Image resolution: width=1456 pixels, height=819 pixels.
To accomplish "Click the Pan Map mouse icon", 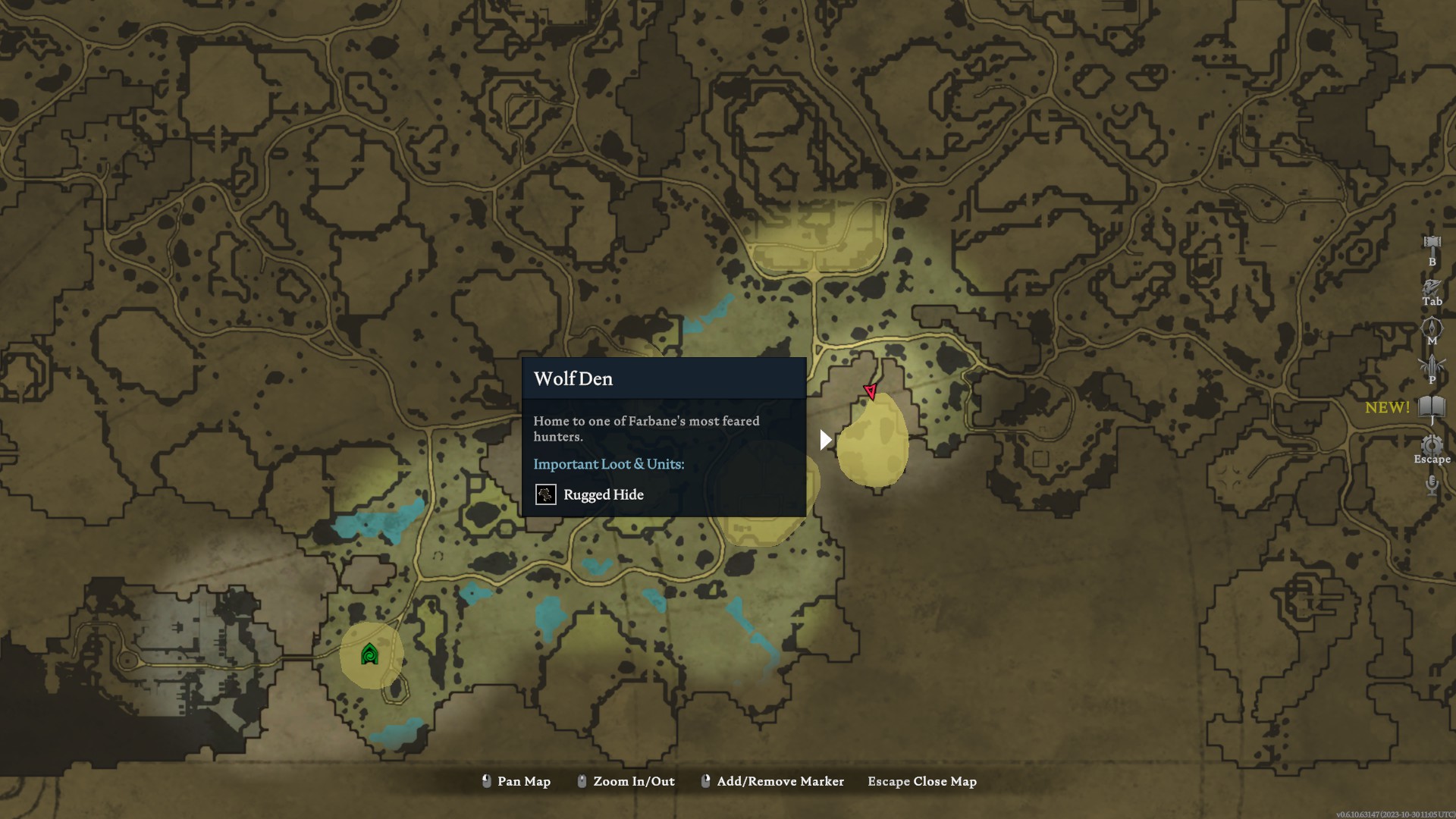I will pos(486,781).
